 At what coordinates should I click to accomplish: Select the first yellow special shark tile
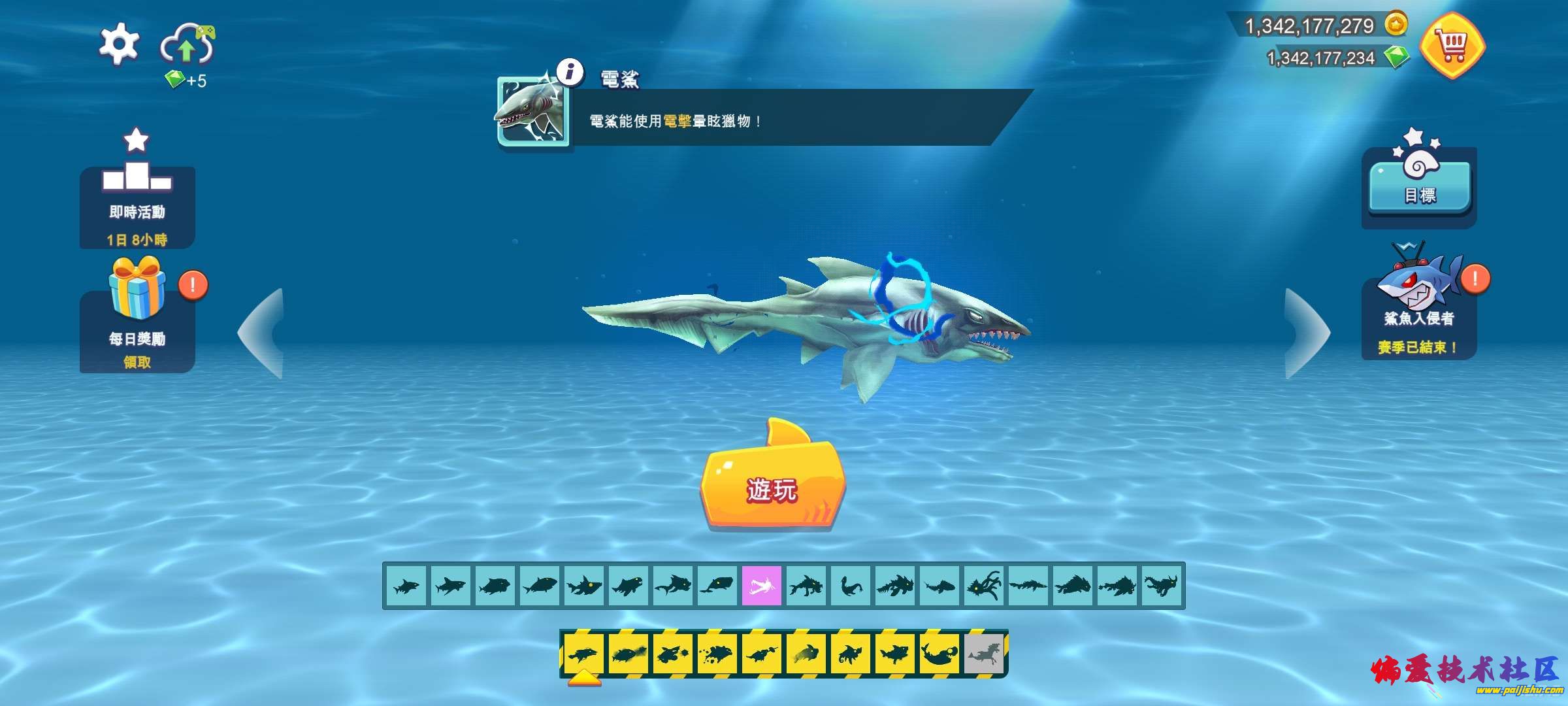pyautogui.click(x=583, y=653)
